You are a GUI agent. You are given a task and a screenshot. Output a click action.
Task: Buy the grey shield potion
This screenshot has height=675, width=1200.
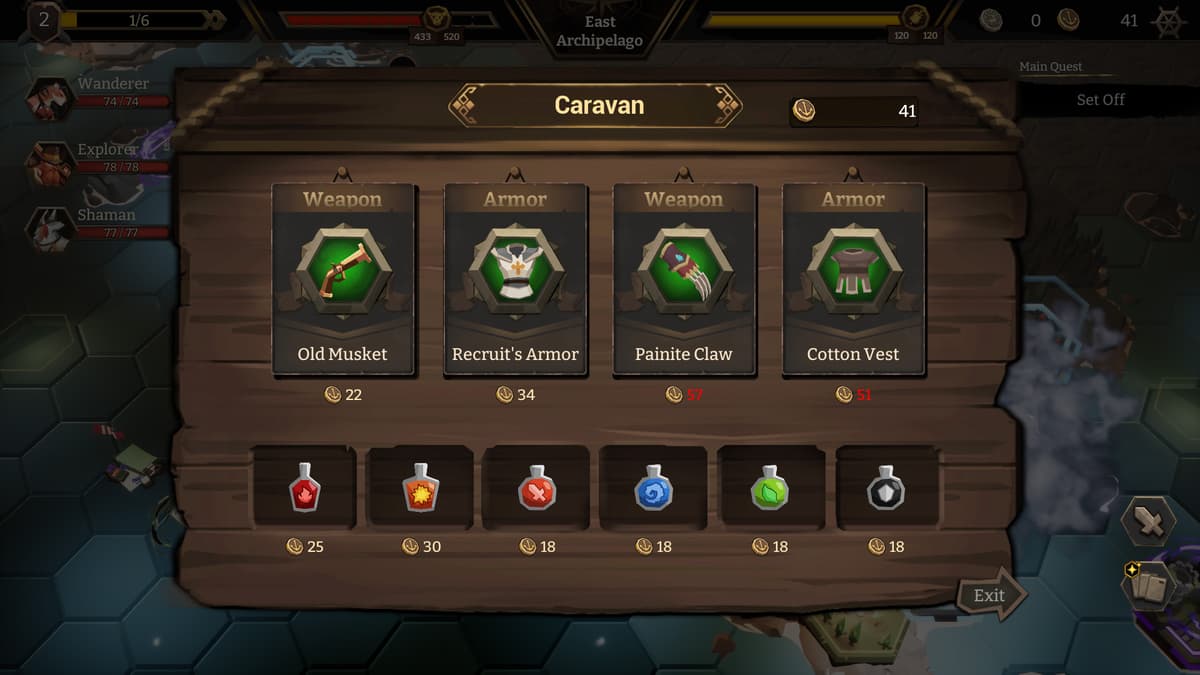[x=886, y=488]
